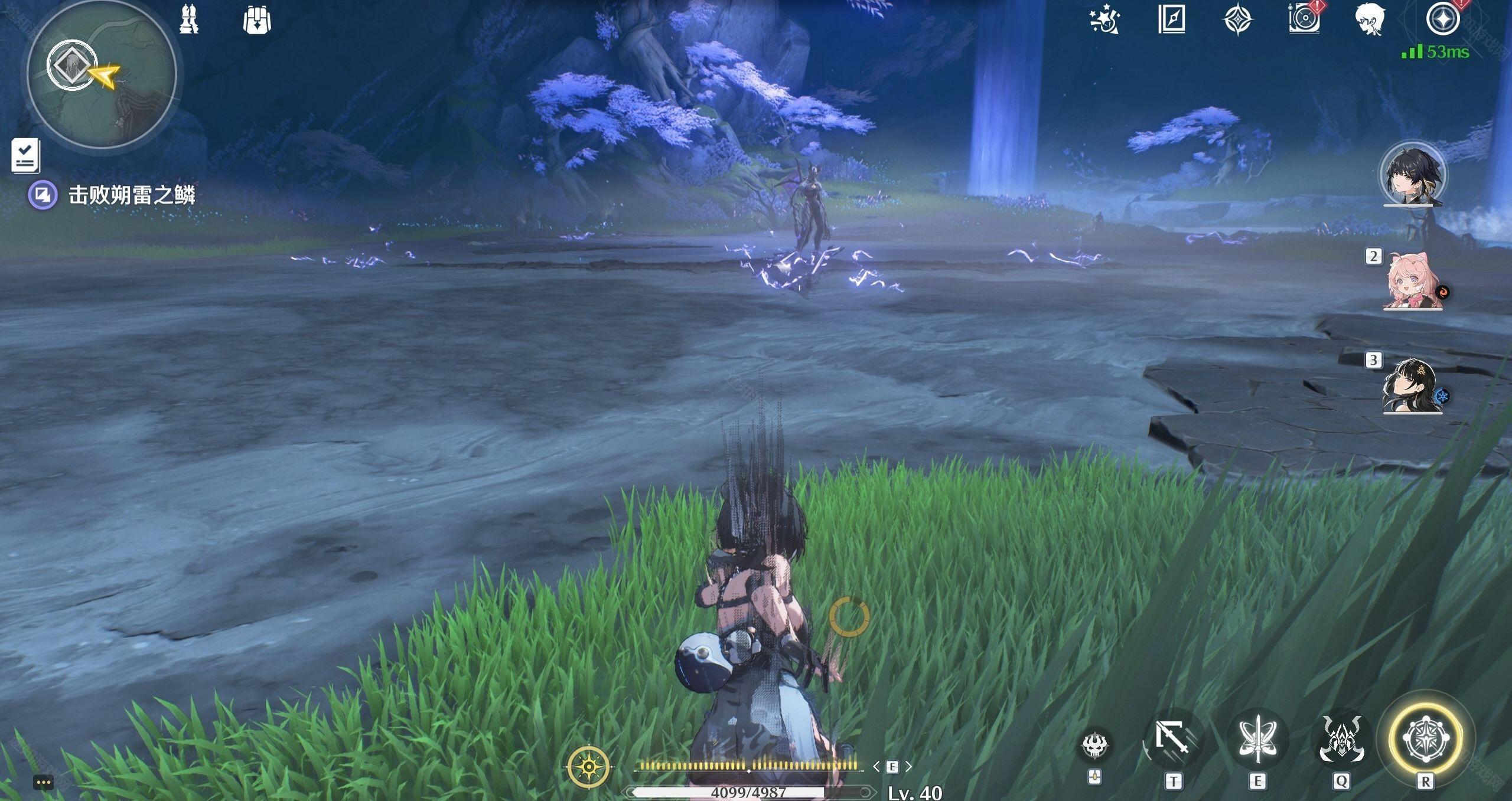Activate the Resonance Skill sword icon
This screenshot has height=801, width=1512.
click(1258, 740)
